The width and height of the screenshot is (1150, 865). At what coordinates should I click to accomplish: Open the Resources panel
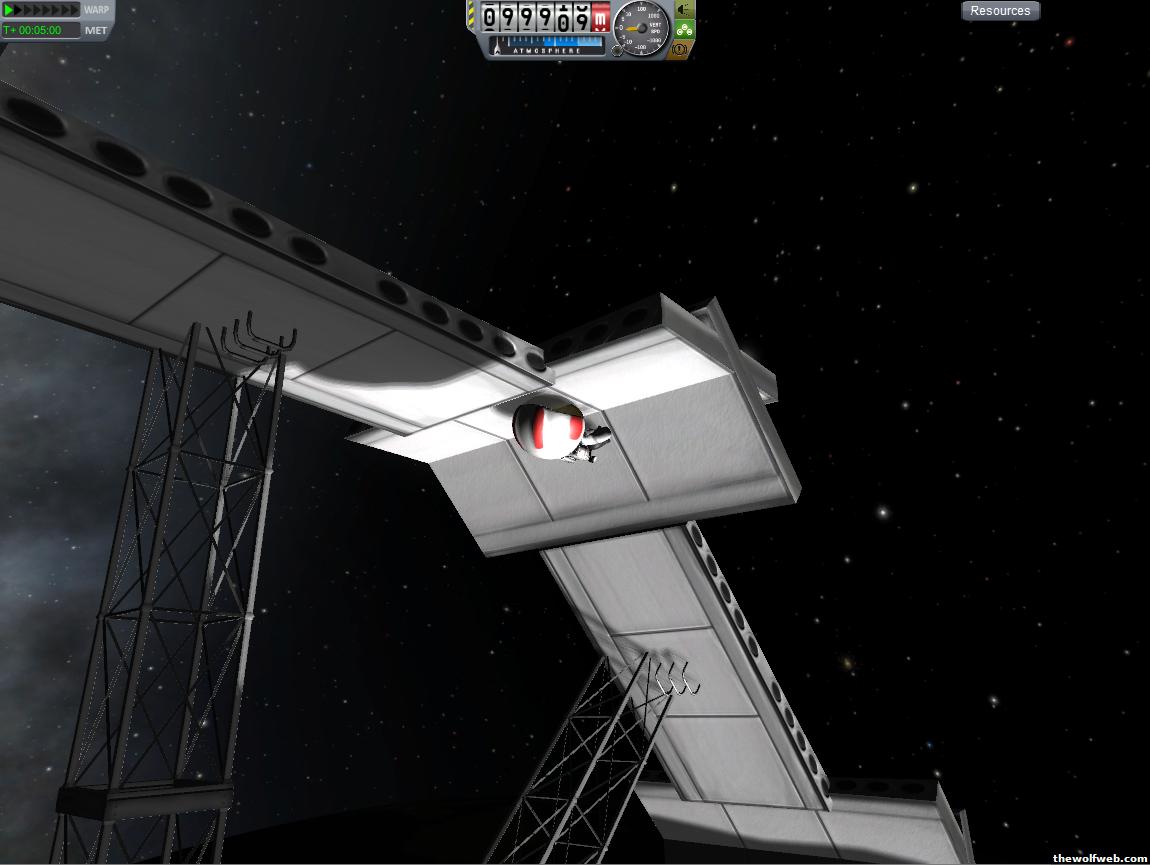click(x=1000, y=11)
